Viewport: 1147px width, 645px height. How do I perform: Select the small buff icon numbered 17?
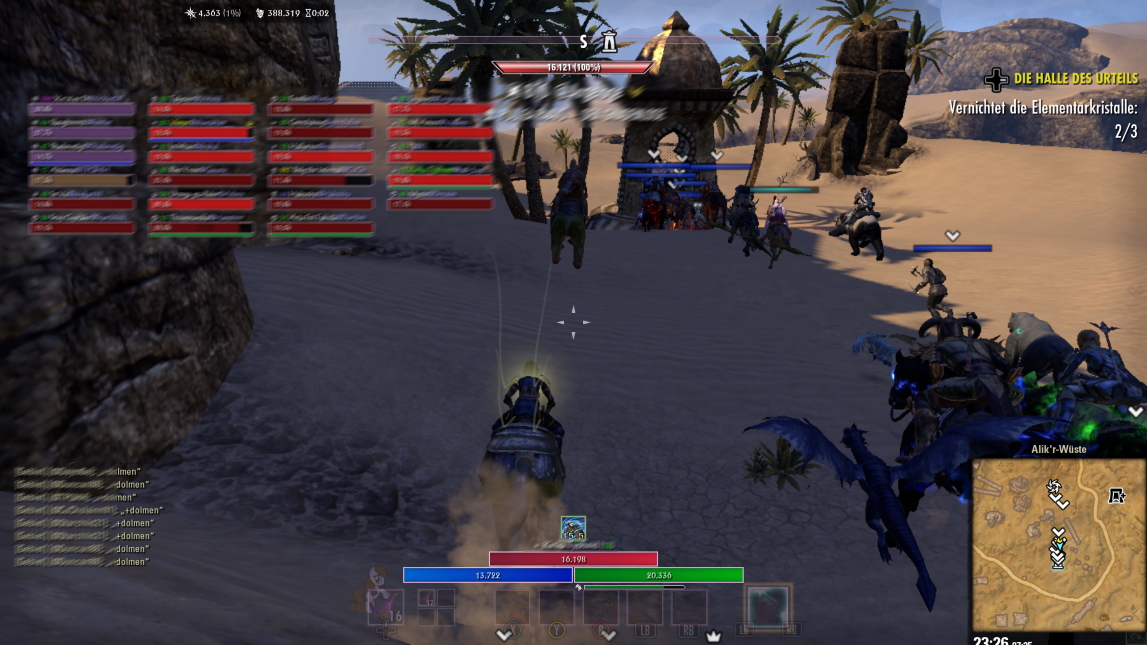[426, 600]
